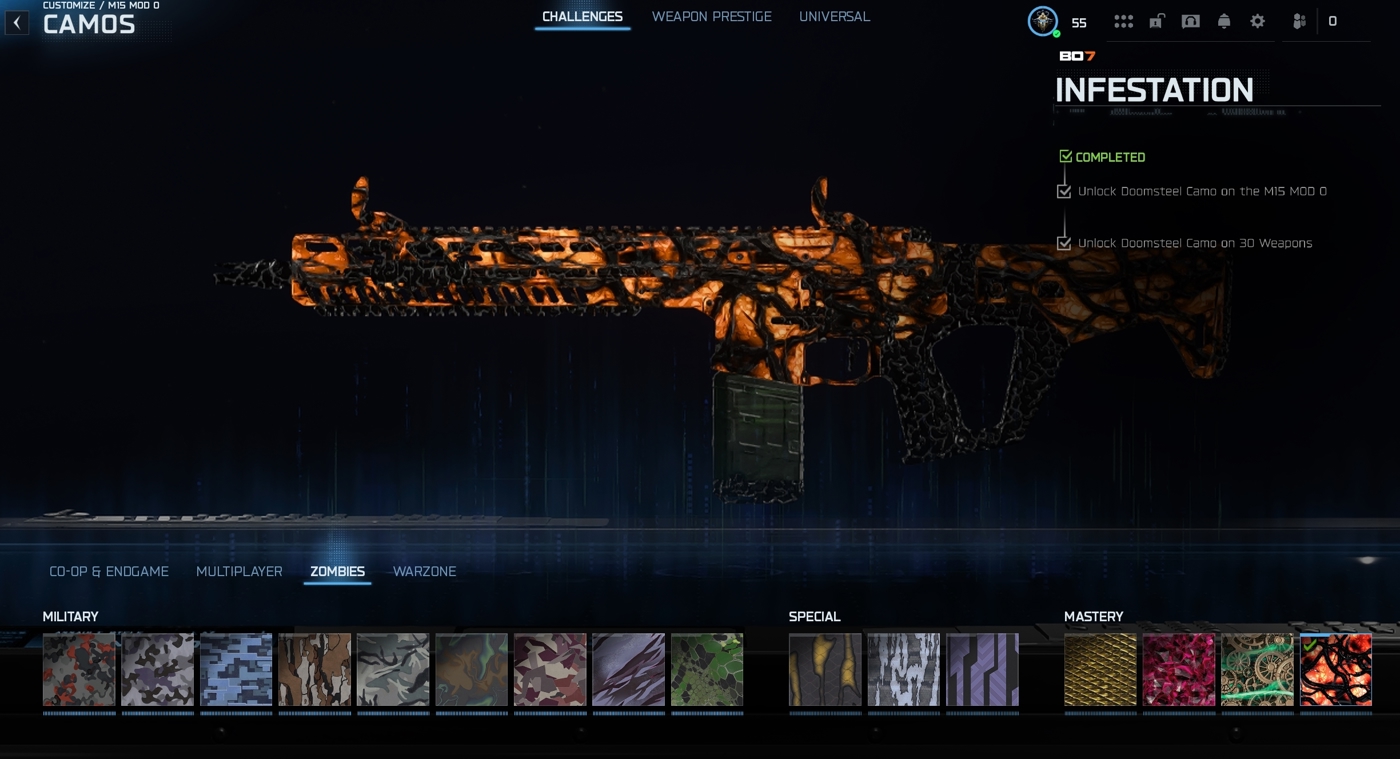Switch to Multiplayer camos
Screen dimensions: 1400x759
point(239,572)
